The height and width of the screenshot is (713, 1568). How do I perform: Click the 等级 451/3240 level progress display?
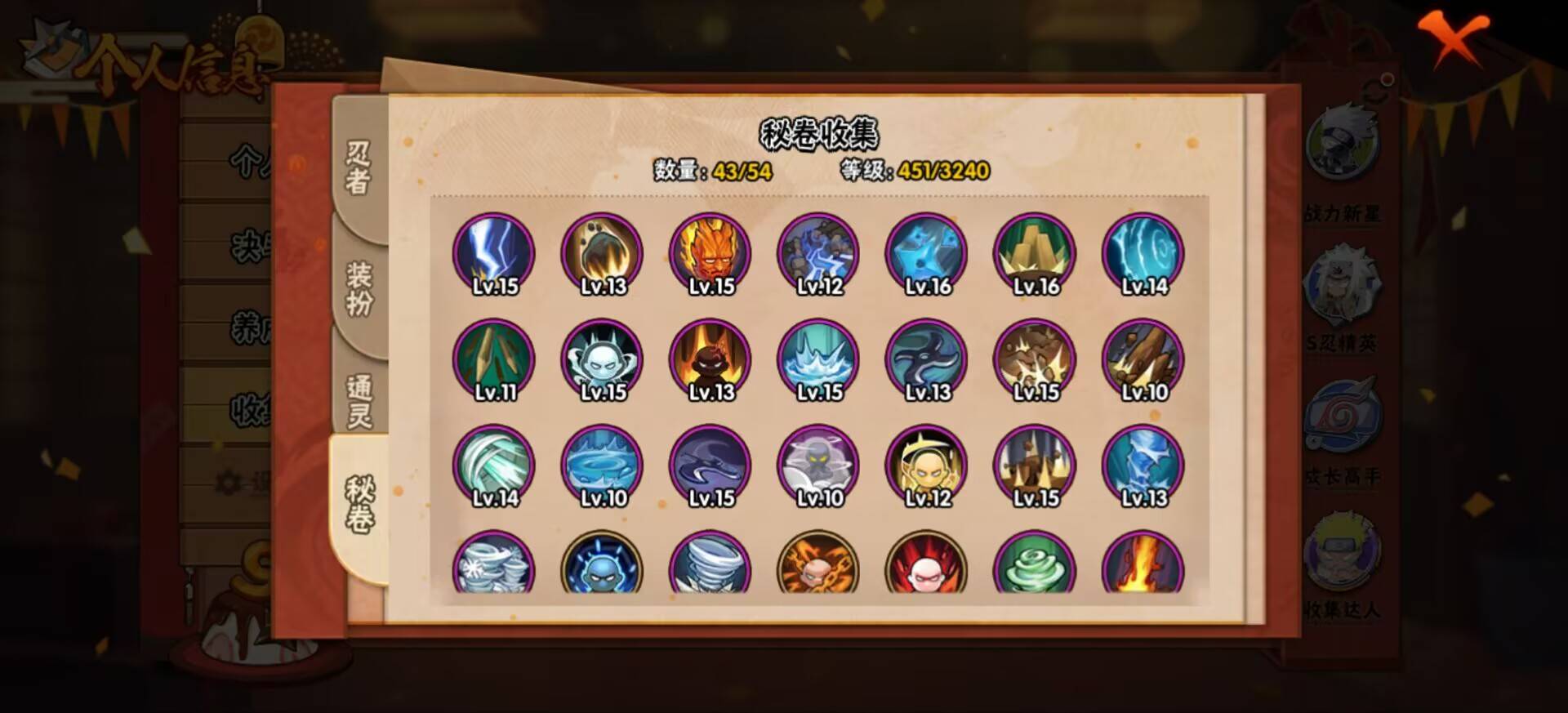915,170
